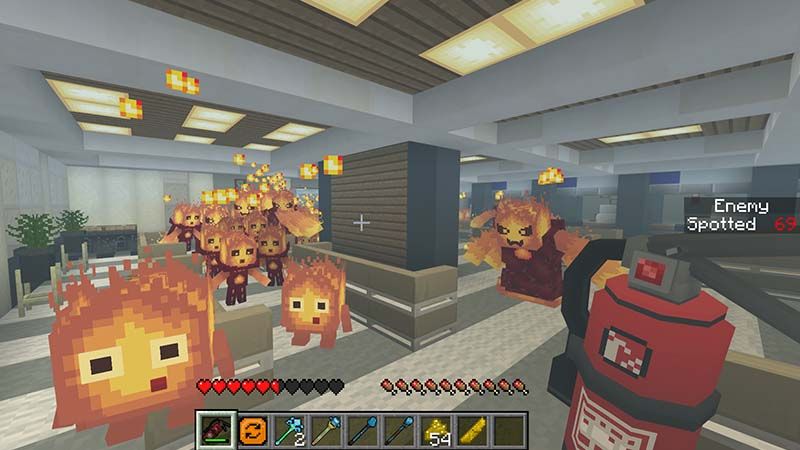Choose the teal-handled item stacked at 2
Screen dimensions: 800x450
(288, 430)
